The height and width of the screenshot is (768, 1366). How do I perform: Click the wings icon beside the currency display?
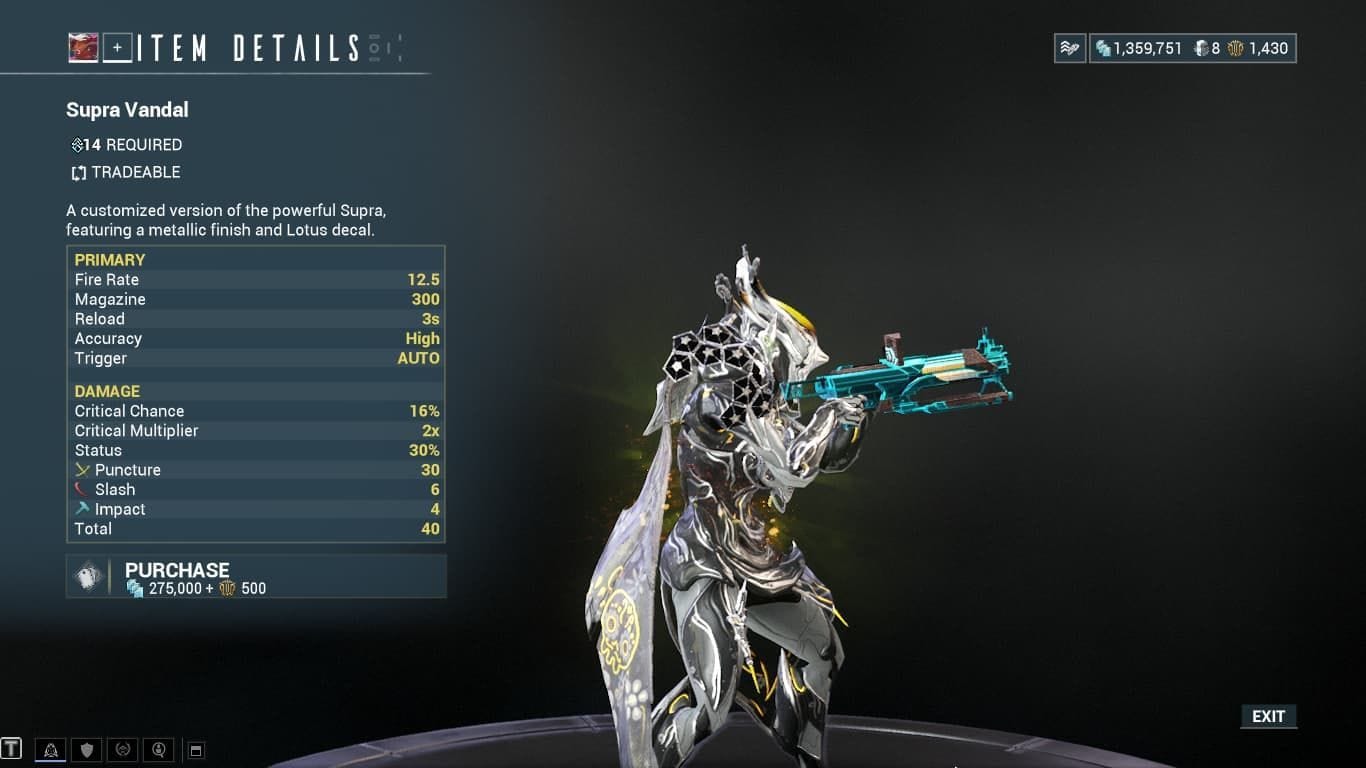pyautogui.click(x=1068, y=47)
